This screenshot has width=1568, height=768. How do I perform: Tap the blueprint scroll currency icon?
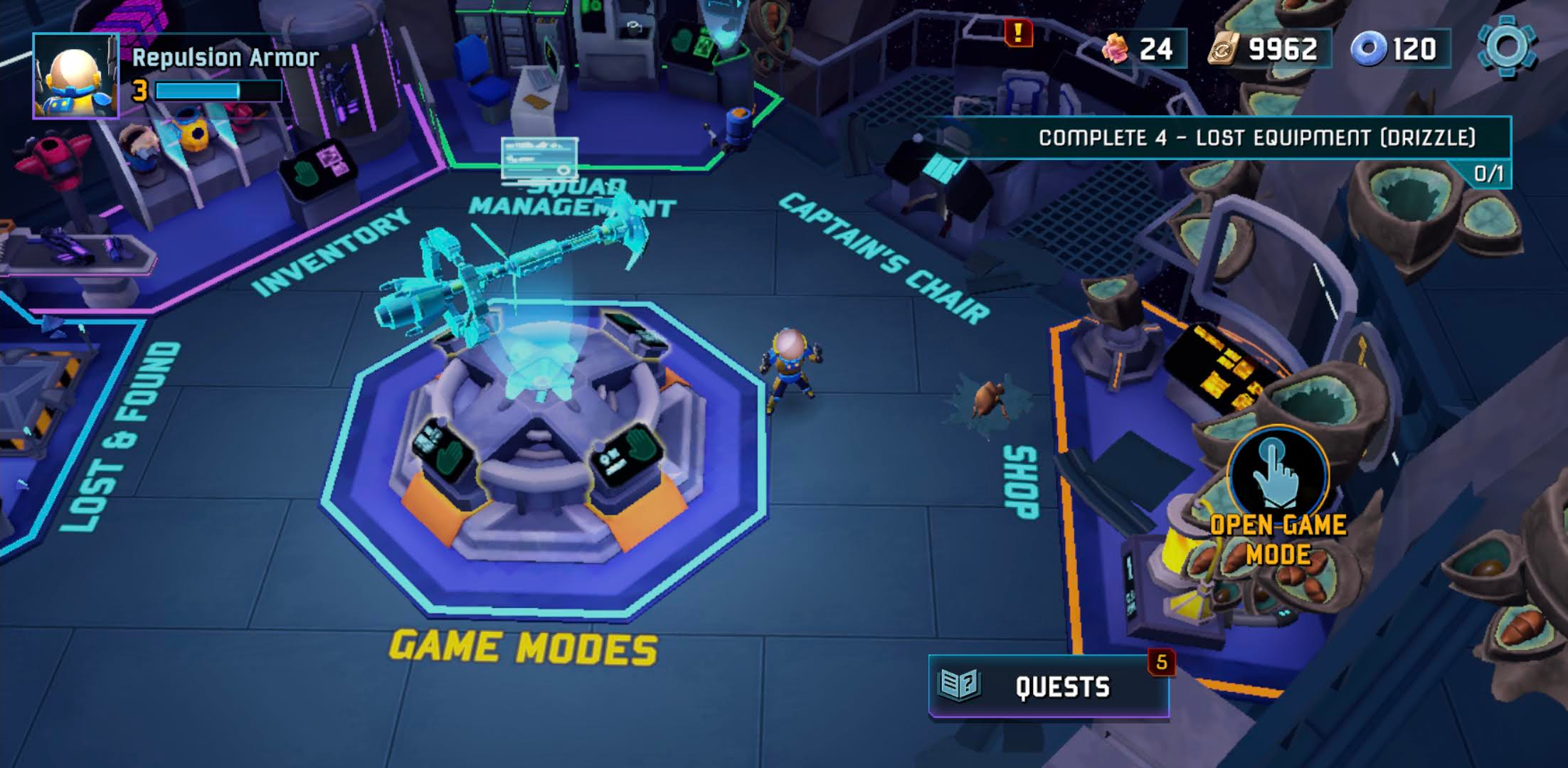point(1224,50)
